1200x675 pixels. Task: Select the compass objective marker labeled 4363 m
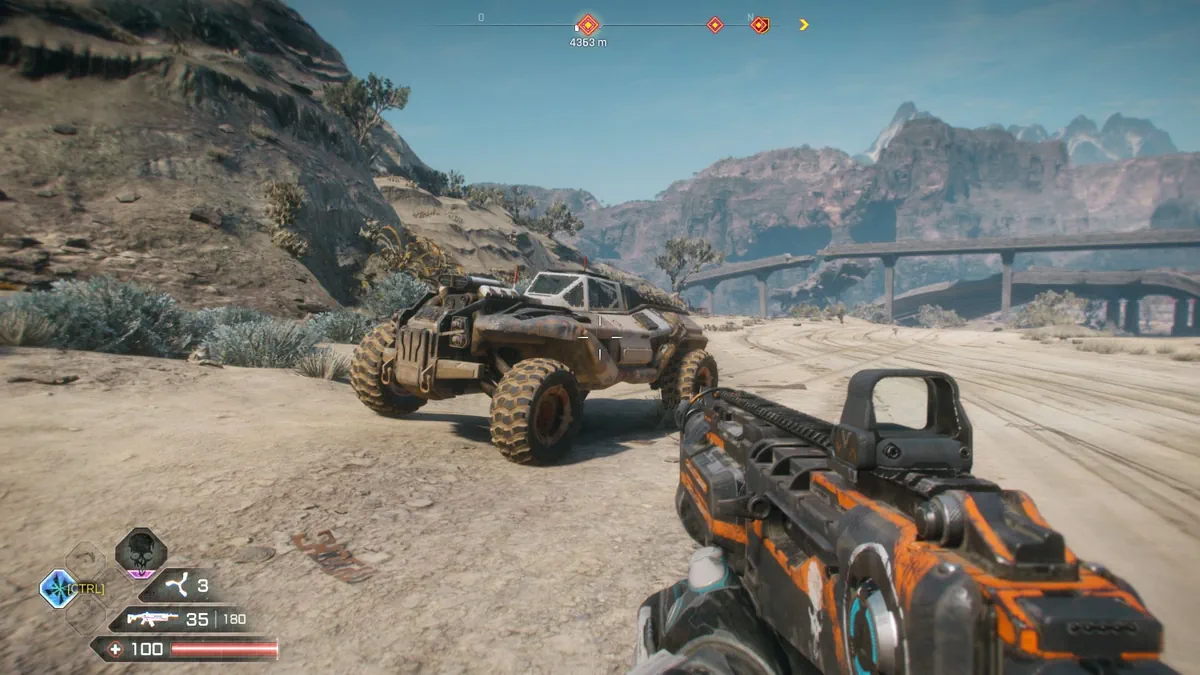588,25
